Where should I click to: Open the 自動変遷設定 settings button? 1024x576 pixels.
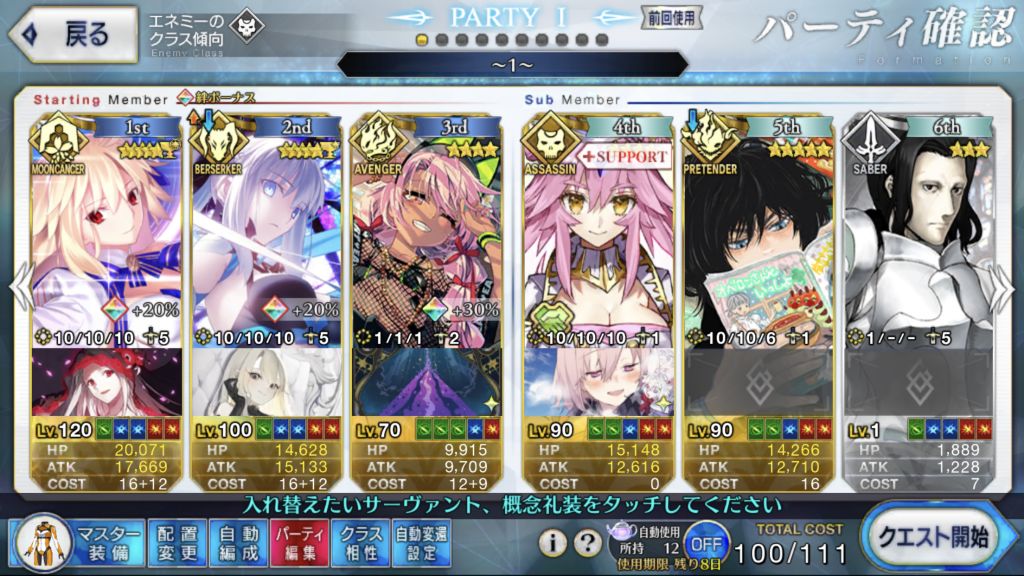pyautogui.click(x=421, y=542)
